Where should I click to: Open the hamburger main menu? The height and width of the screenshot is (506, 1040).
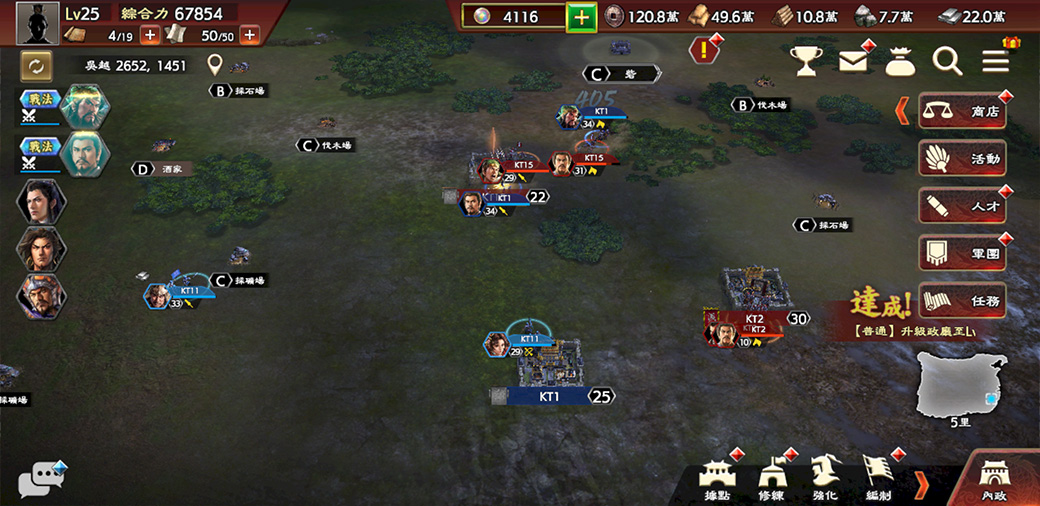click(x=995, y=62)
